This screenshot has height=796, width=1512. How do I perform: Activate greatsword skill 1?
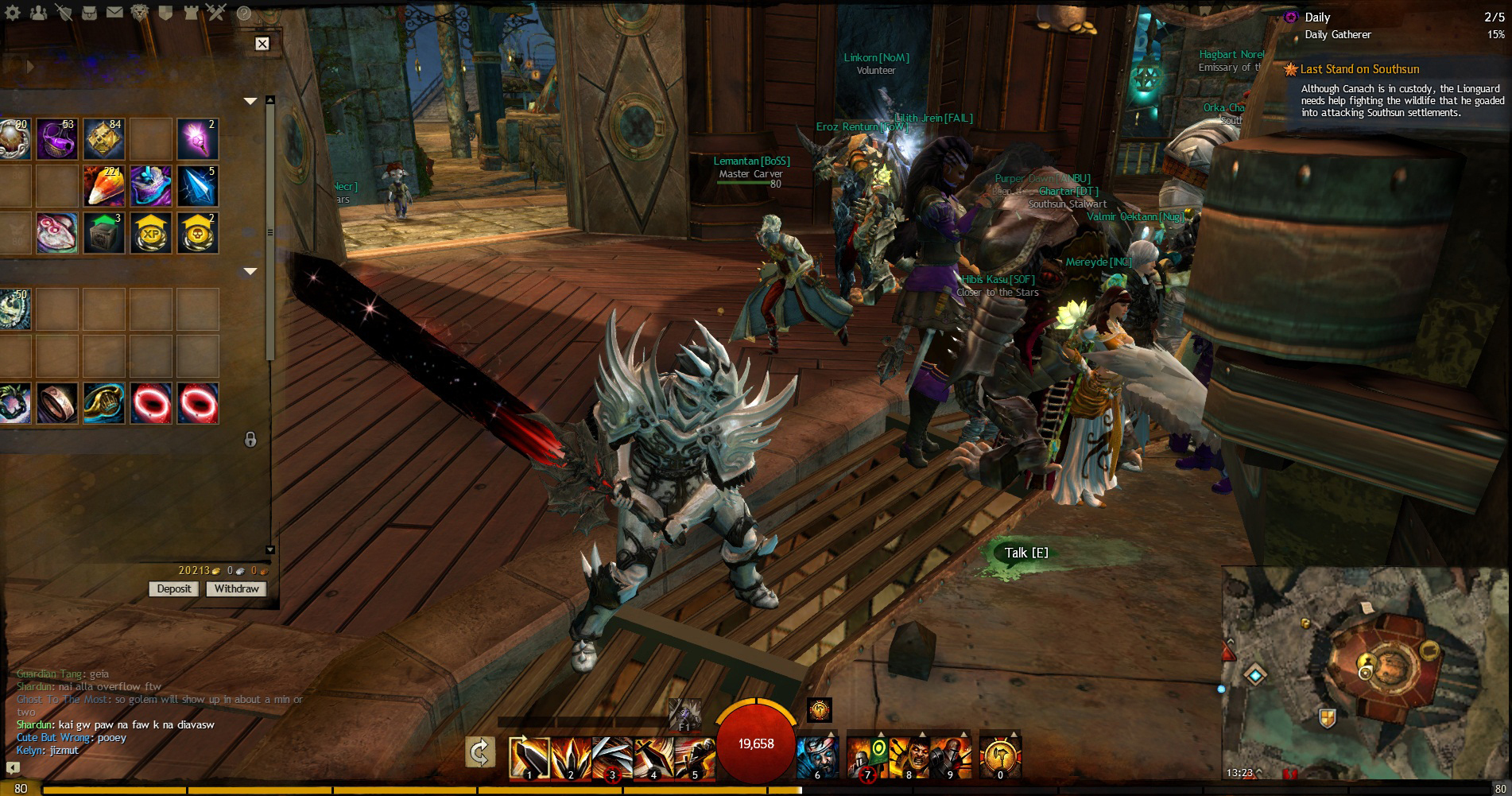click(529, 757)
